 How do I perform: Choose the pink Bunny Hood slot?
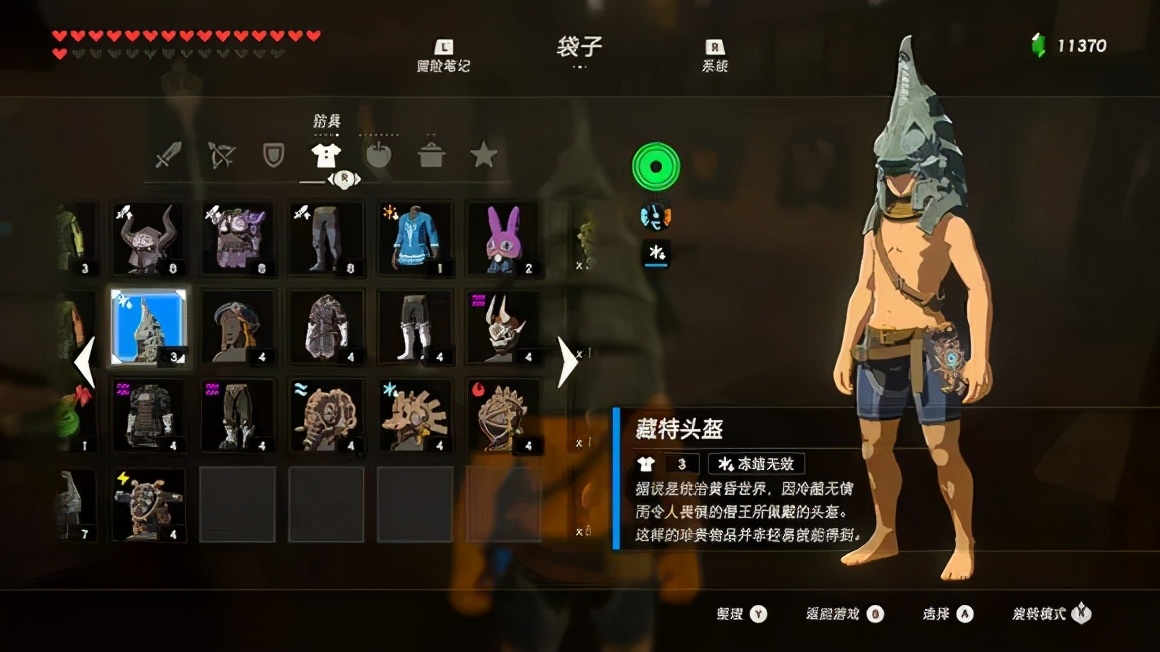point(502,238)
